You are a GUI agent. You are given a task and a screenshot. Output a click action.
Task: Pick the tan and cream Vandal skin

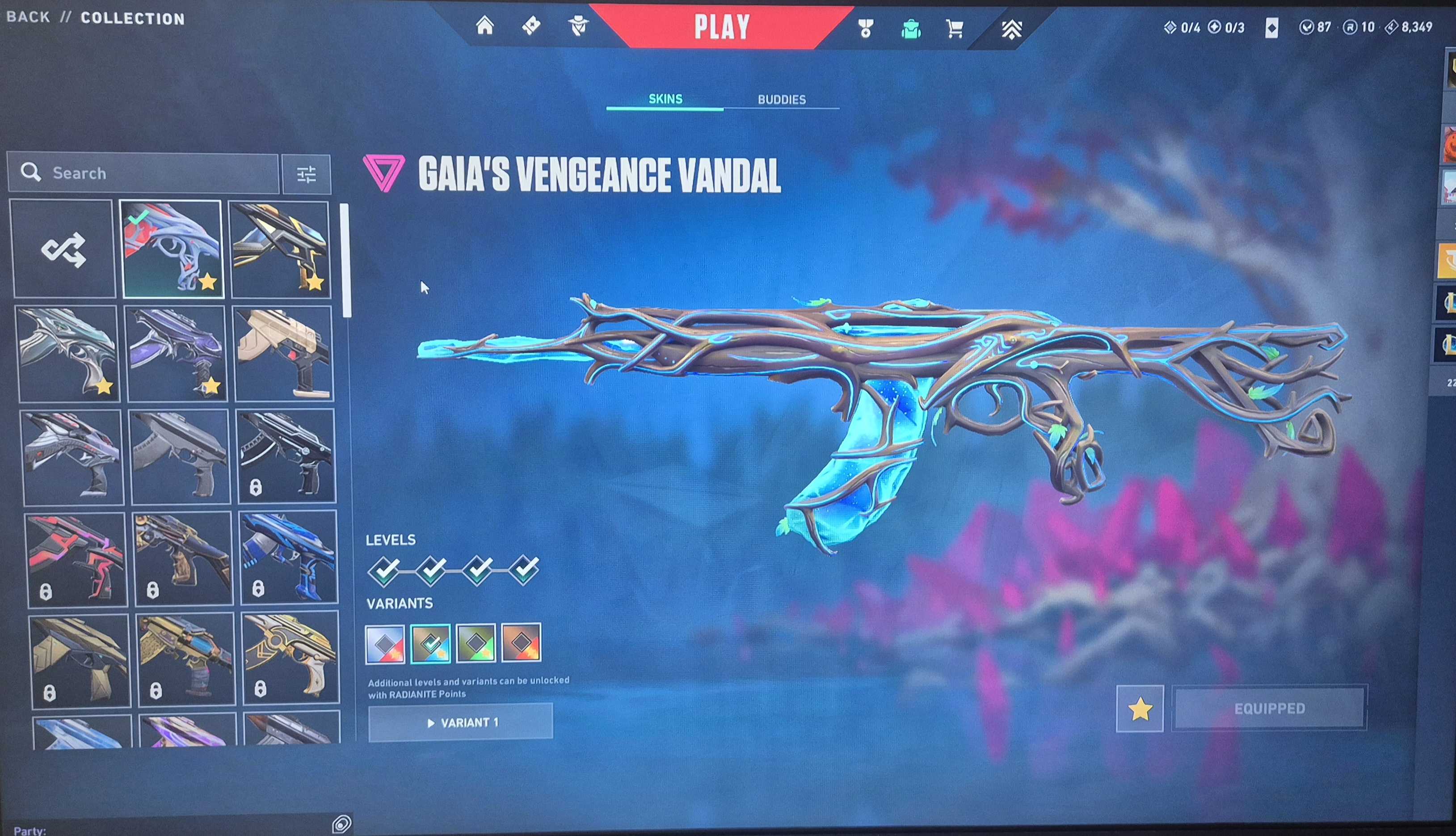283,353
